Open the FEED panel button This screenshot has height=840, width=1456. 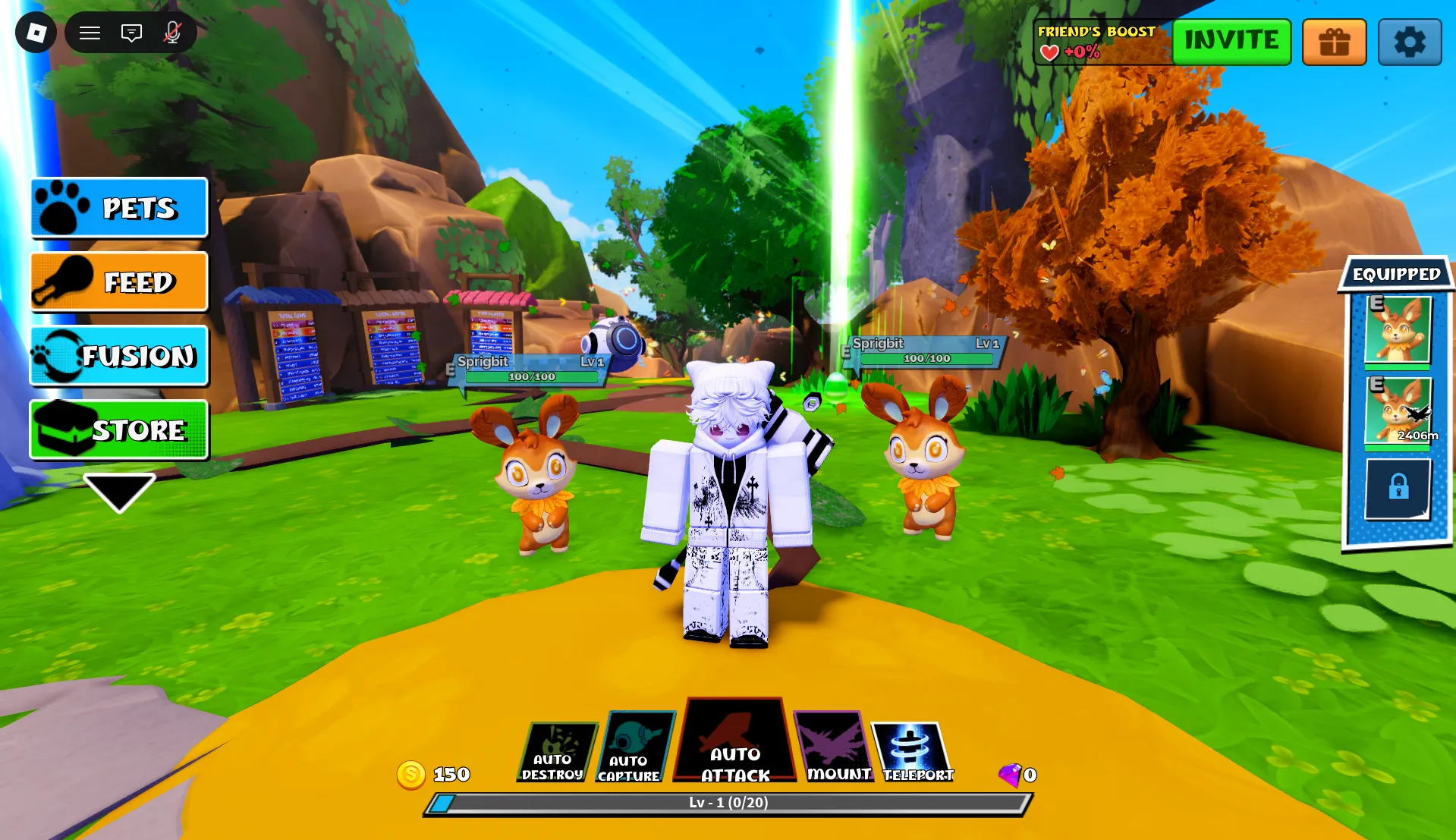coord(118,282)
